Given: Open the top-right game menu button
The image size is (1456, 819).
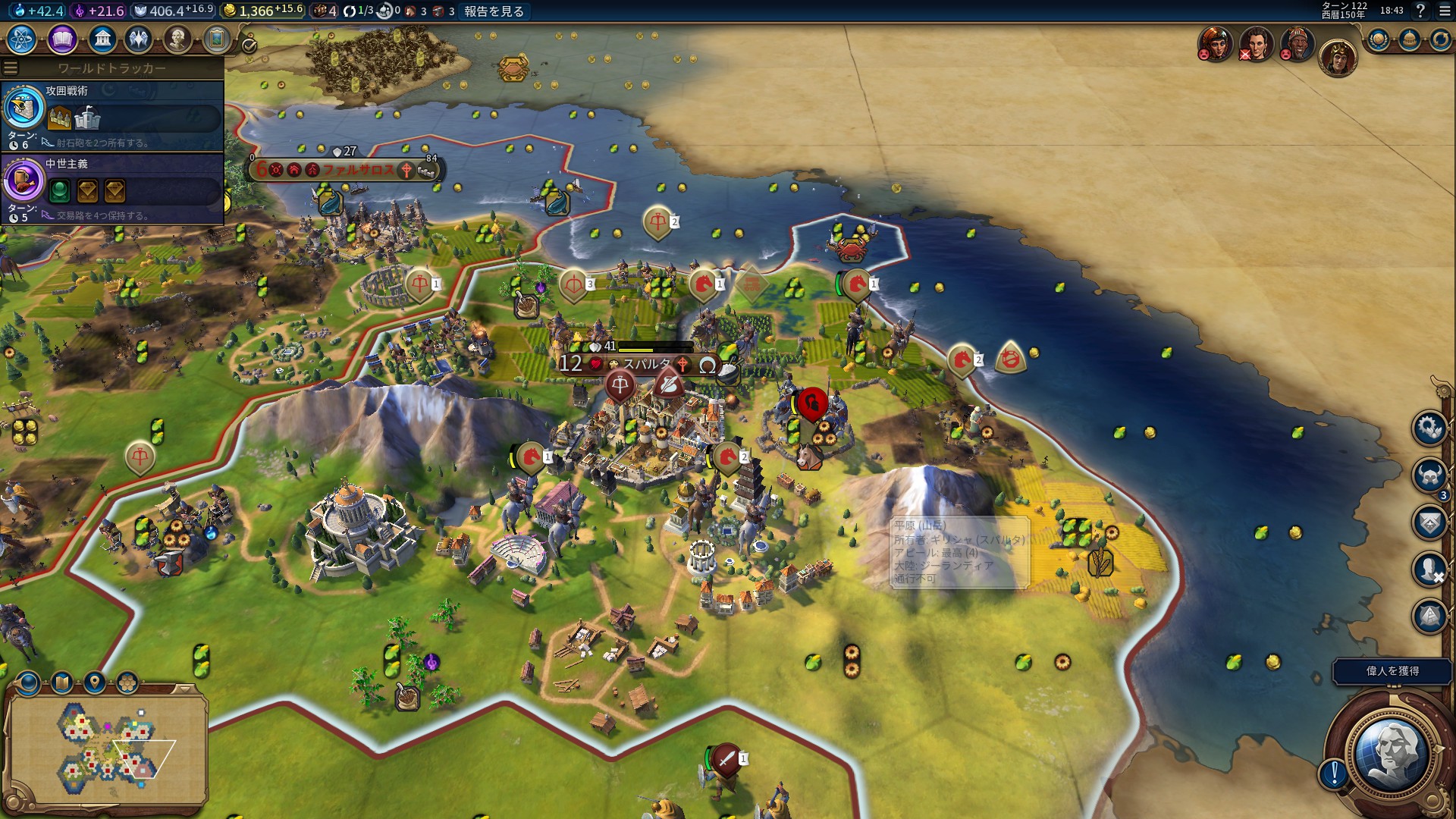Looking at the screenshot, I should coord(1443,11).
